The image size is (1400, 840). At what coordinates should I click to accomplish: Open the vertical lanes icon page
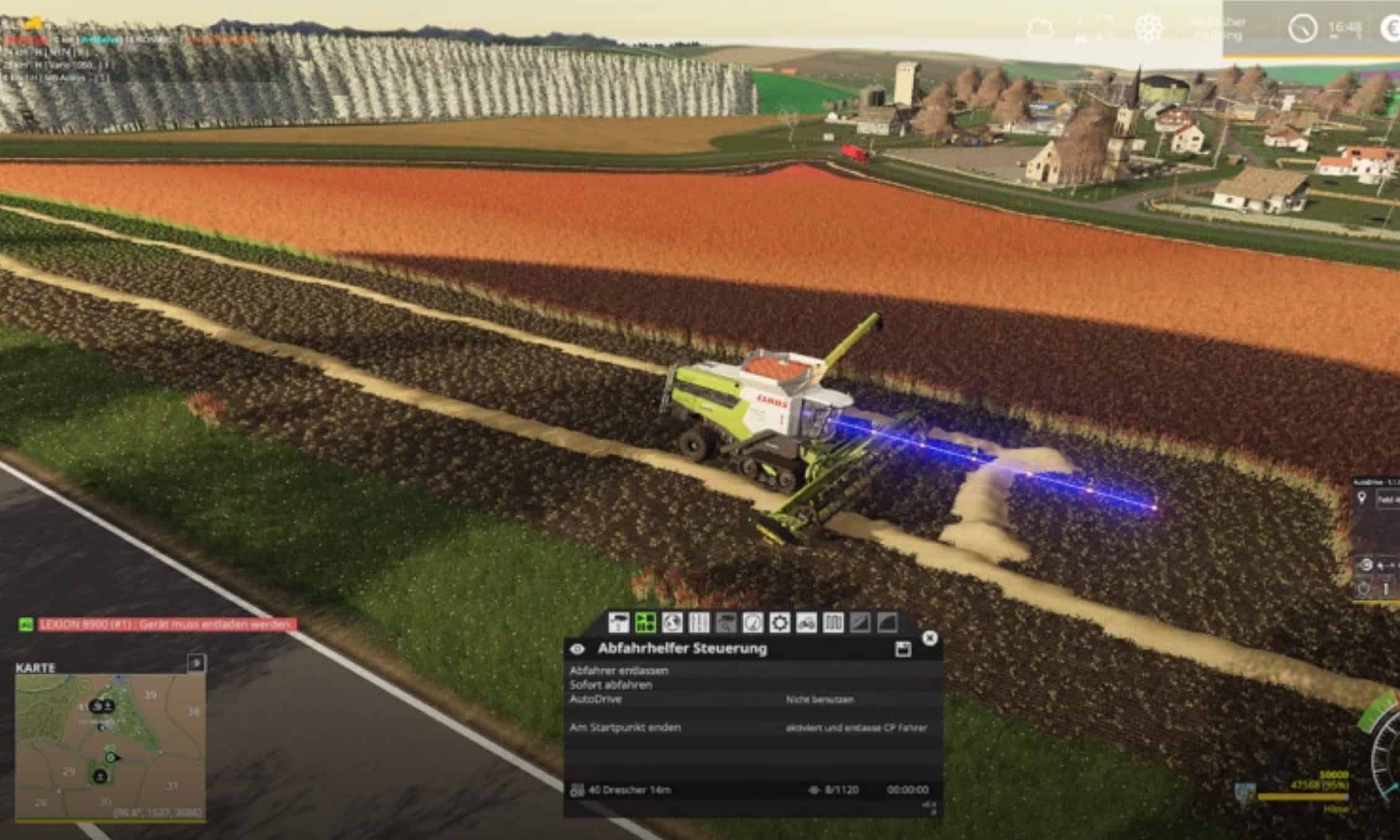click(x=699, y=622)
